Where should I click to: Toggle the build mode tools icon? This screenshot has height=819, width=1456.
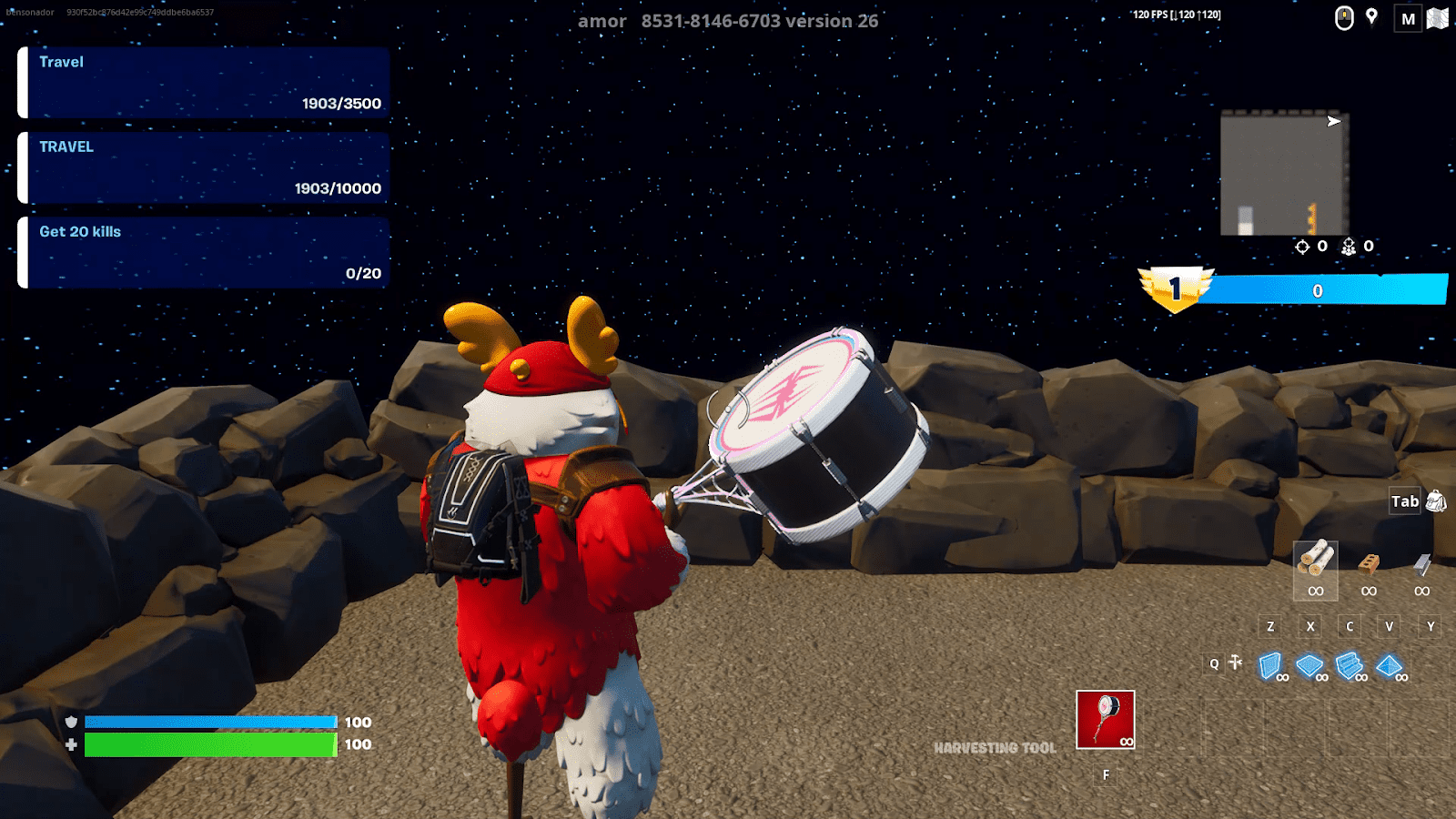click(1235, 662)
